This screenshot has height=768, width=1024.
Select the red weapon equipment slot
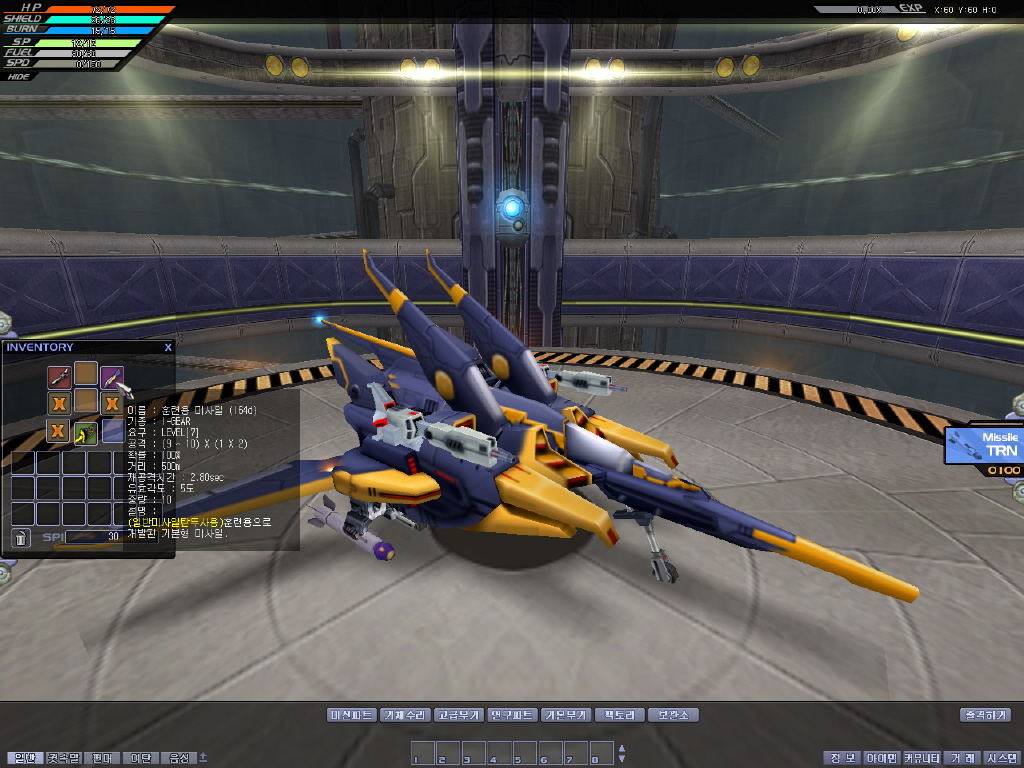[59, 378]
